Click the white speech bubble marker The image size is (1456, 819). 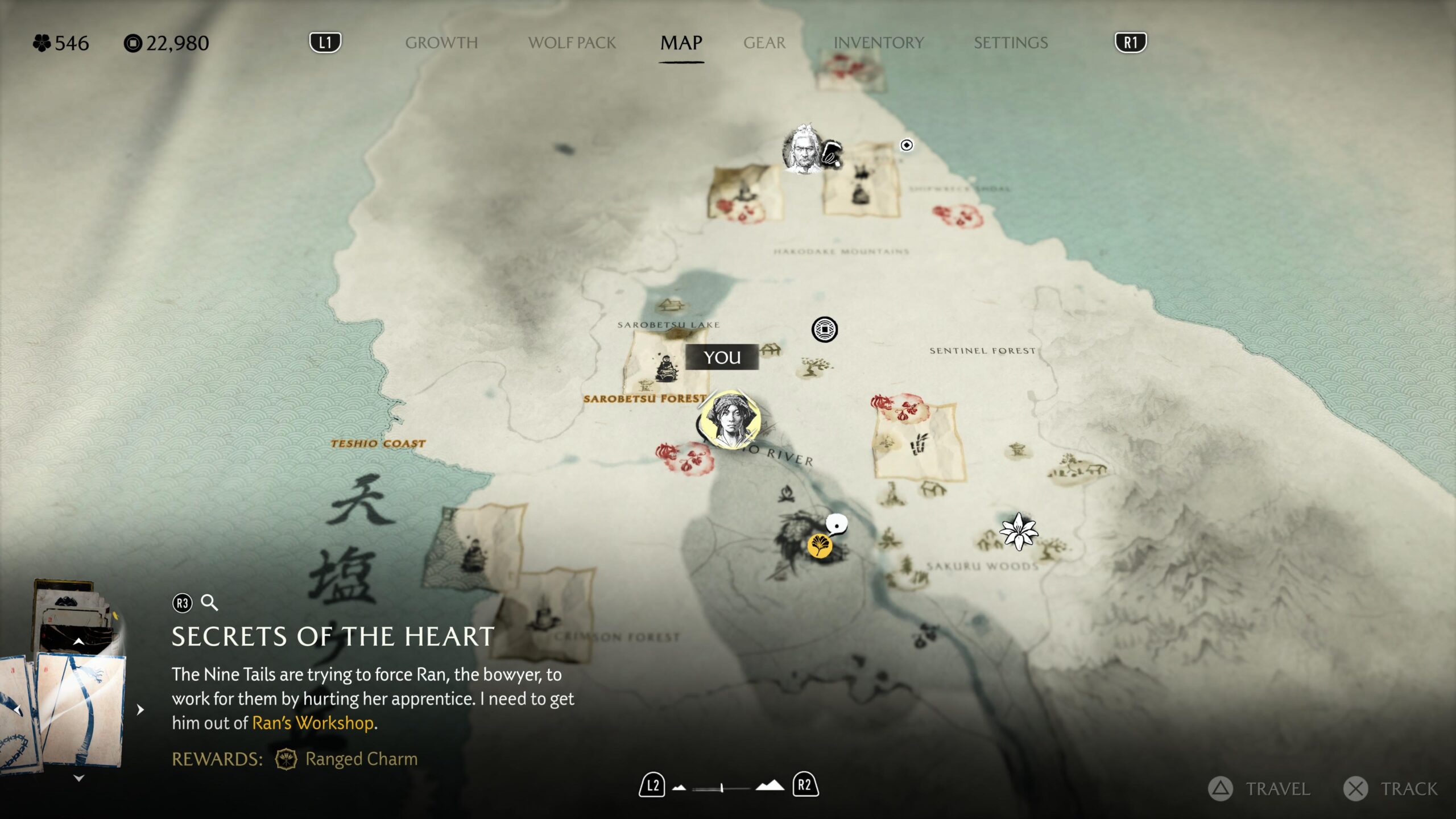(837, 524)
